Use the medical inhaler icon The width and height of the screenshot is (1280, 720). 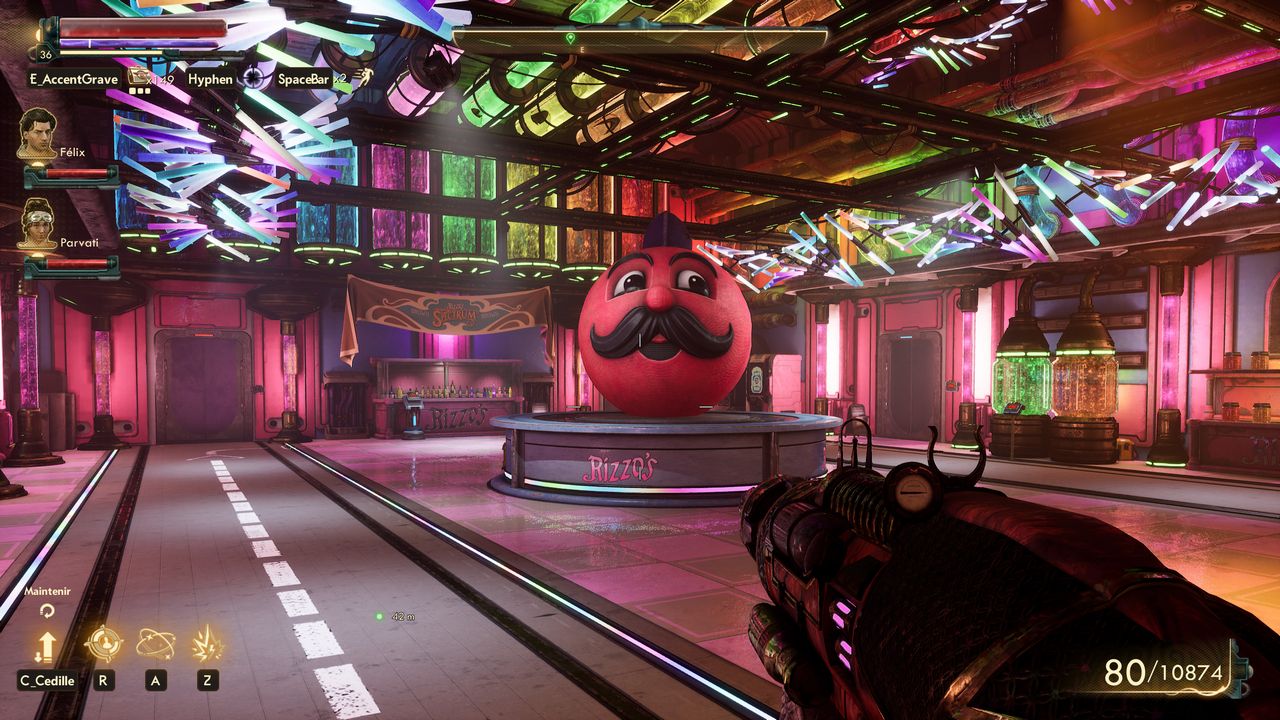coord(137,76)
